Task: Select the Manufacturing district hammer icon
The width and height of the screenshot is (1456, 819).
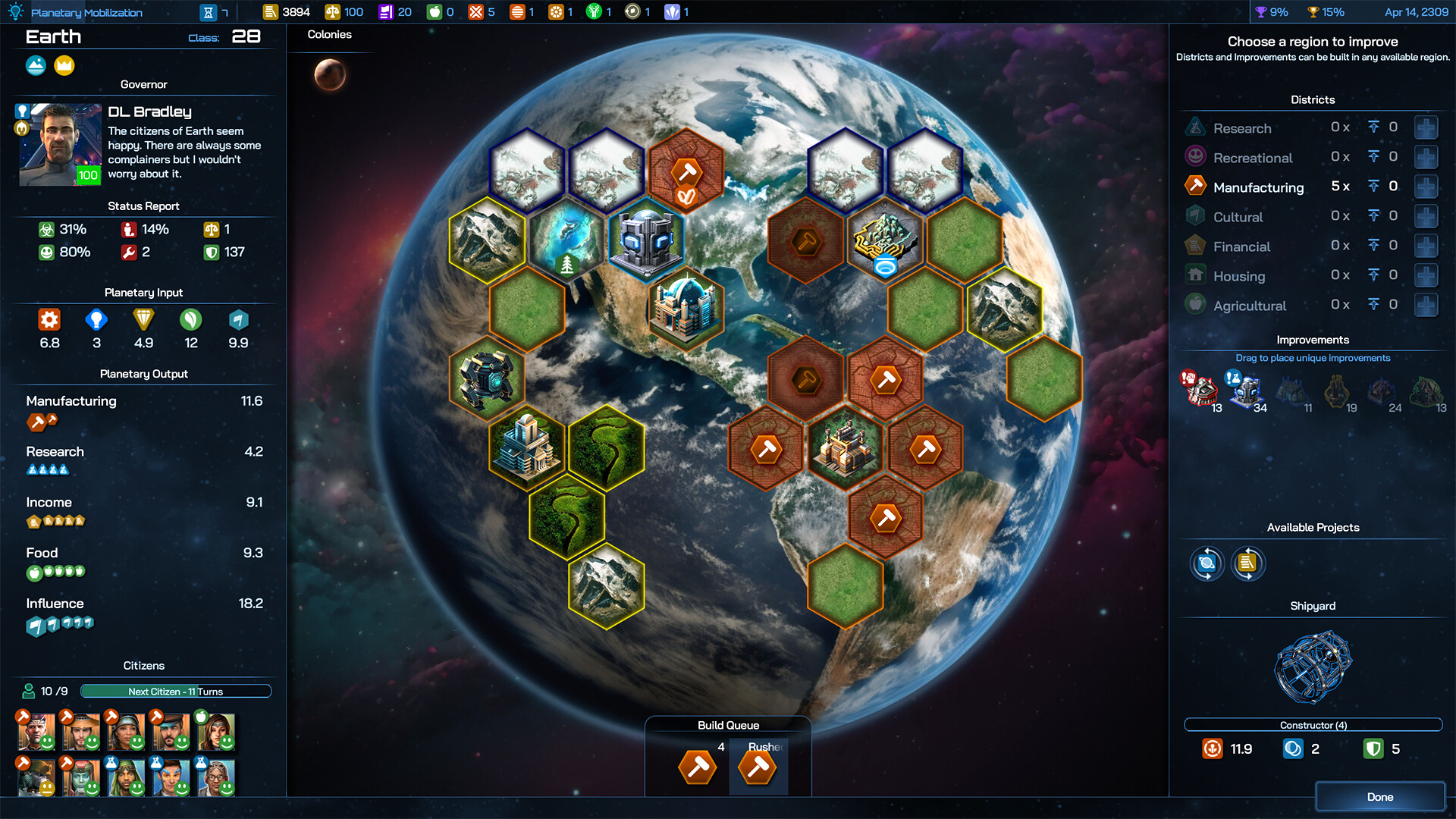Action: pos(1195,186)
